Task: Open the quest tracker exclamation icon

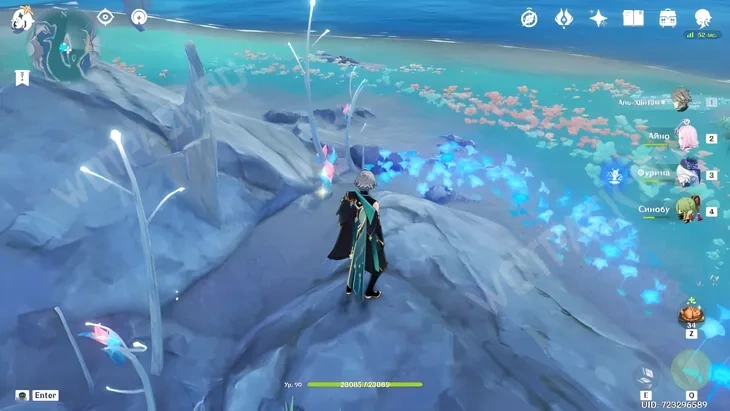Action: (x=21, y=77)
